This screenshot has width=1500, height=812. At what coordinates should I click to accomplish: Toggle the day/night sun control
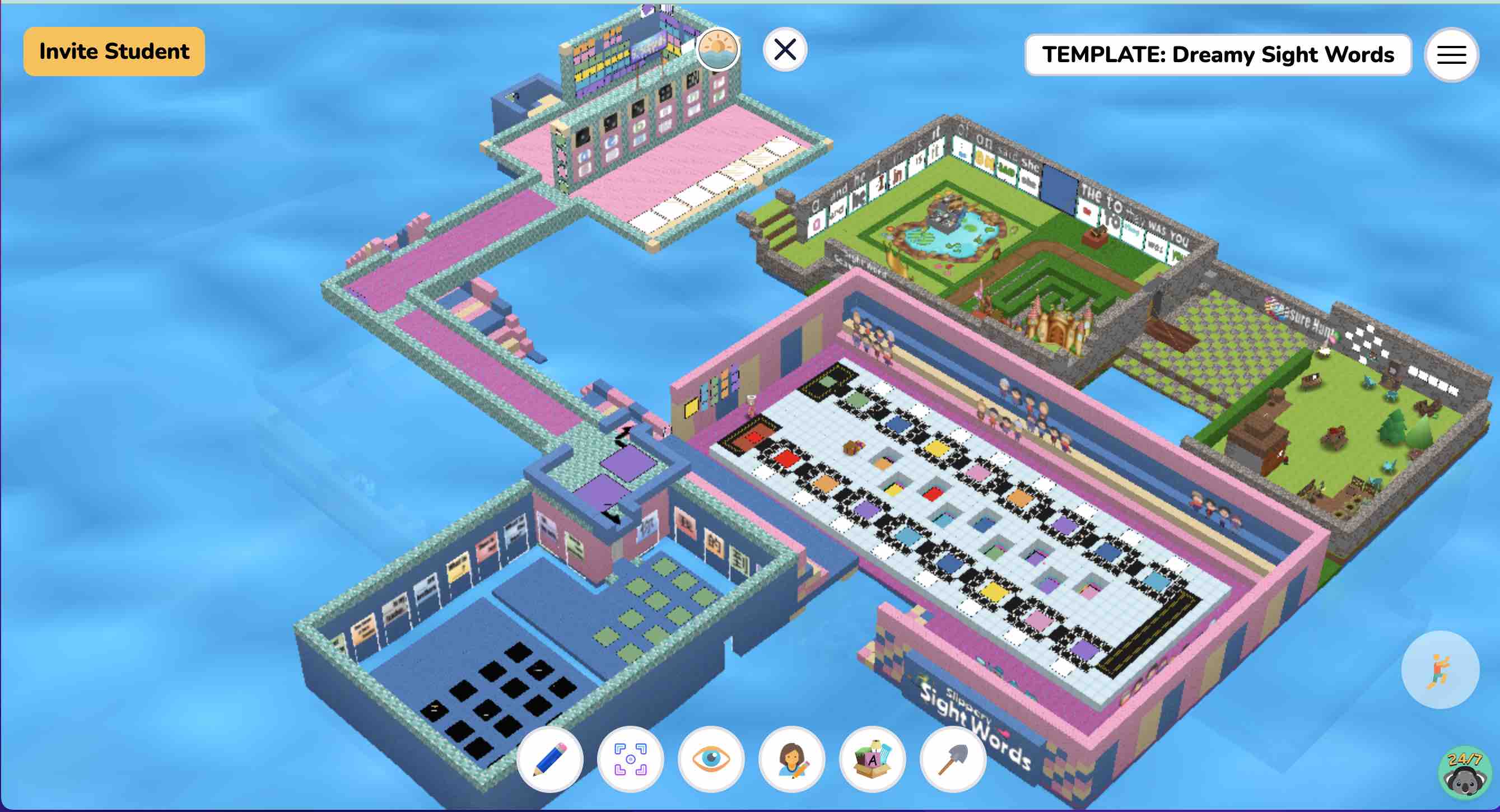point(718,50)
